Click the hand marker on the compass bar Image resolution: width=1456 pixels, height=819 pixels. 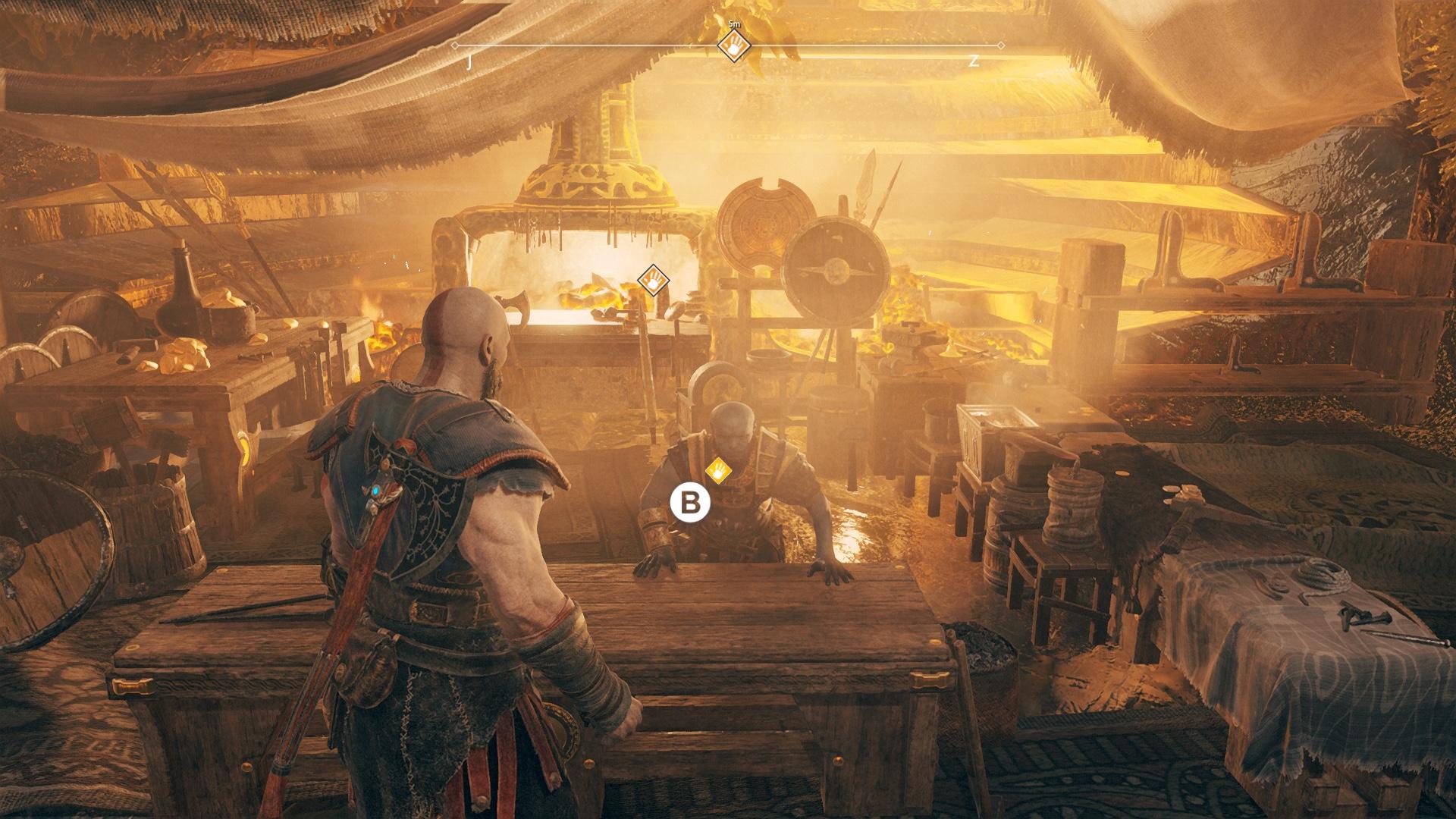733,49
